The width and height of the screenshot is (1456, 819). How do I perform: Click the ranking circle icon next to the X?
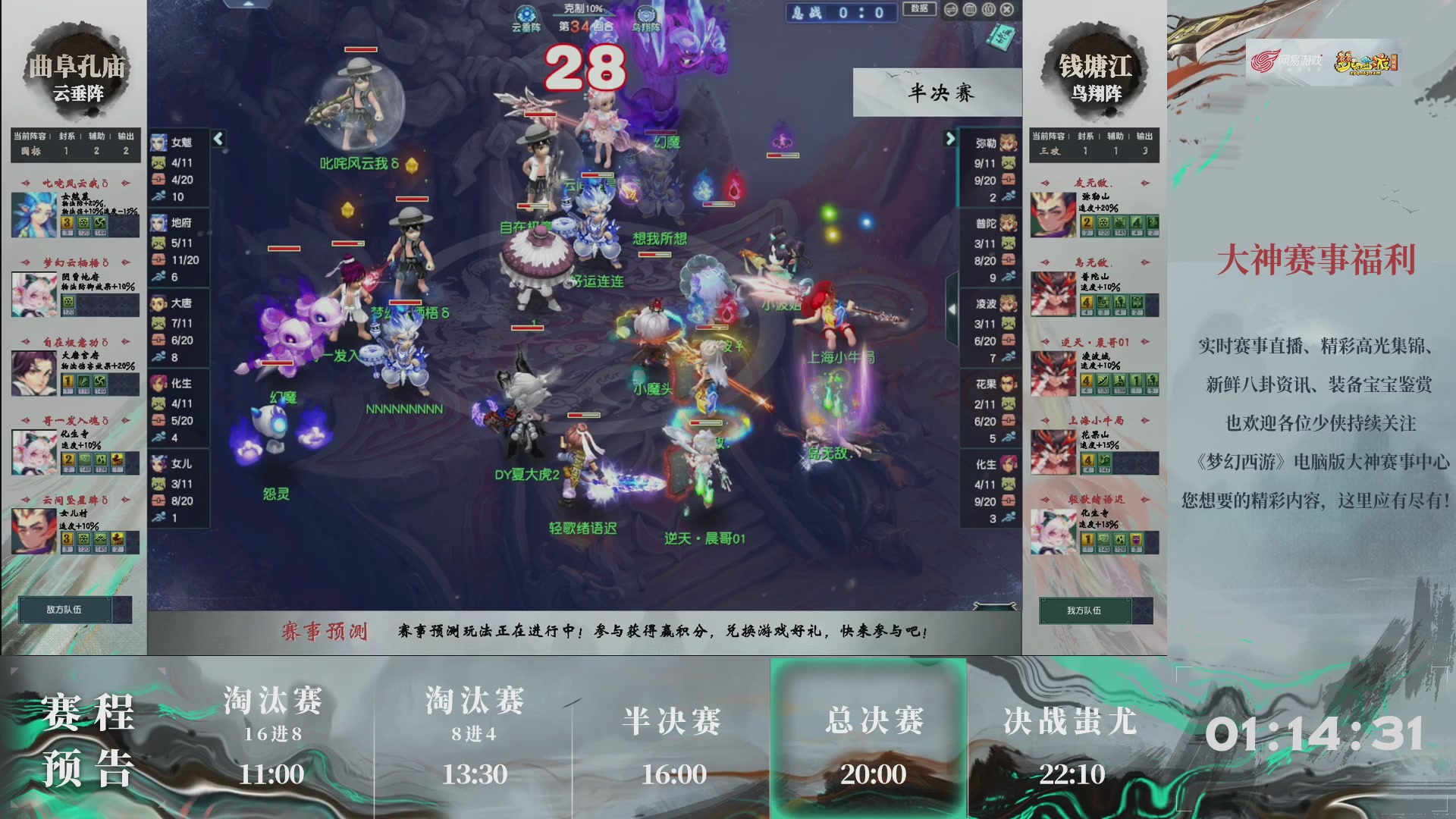987,10
